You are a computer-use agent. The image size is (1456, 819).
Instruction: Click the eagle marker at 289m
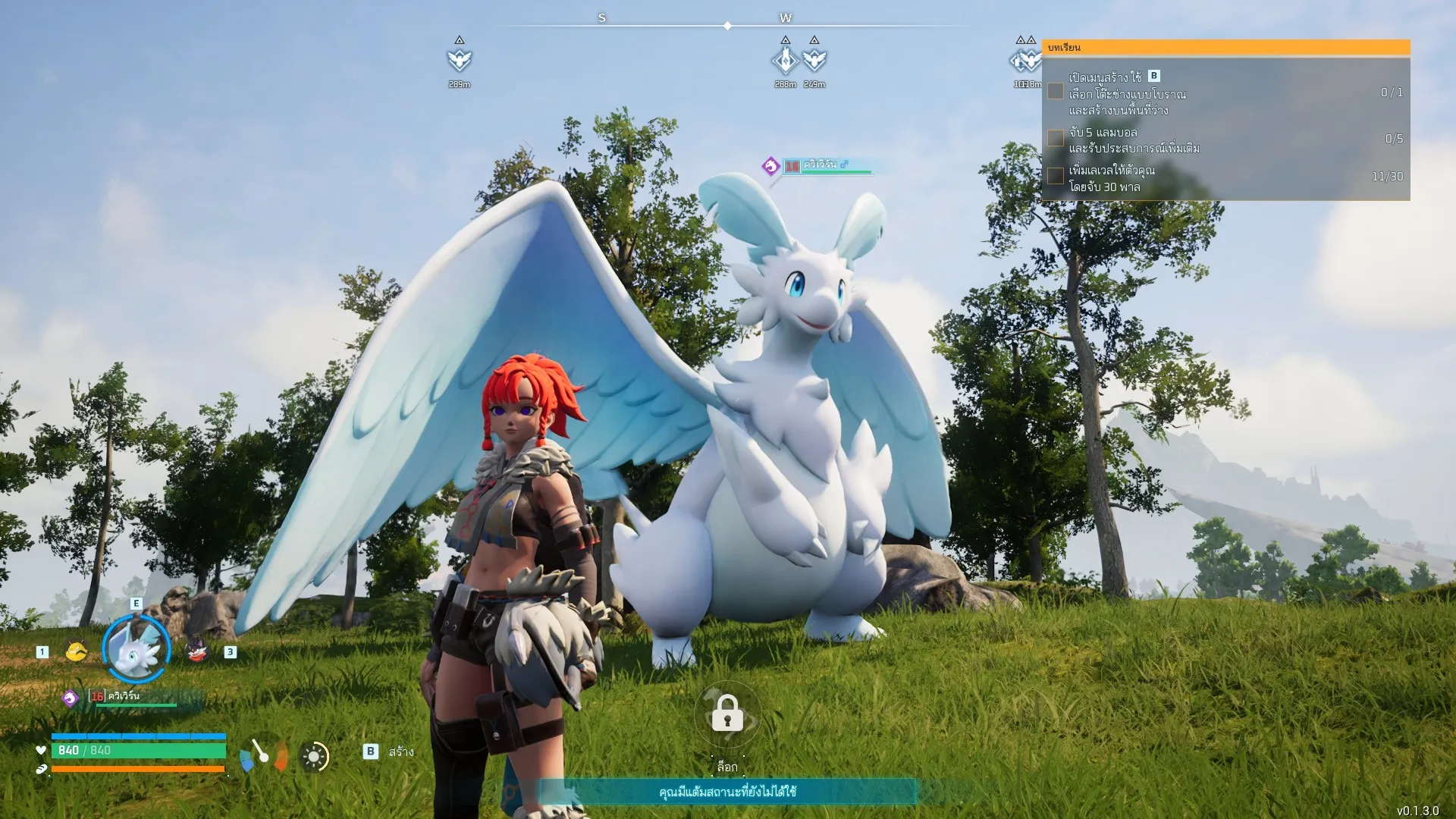point(459,59)
